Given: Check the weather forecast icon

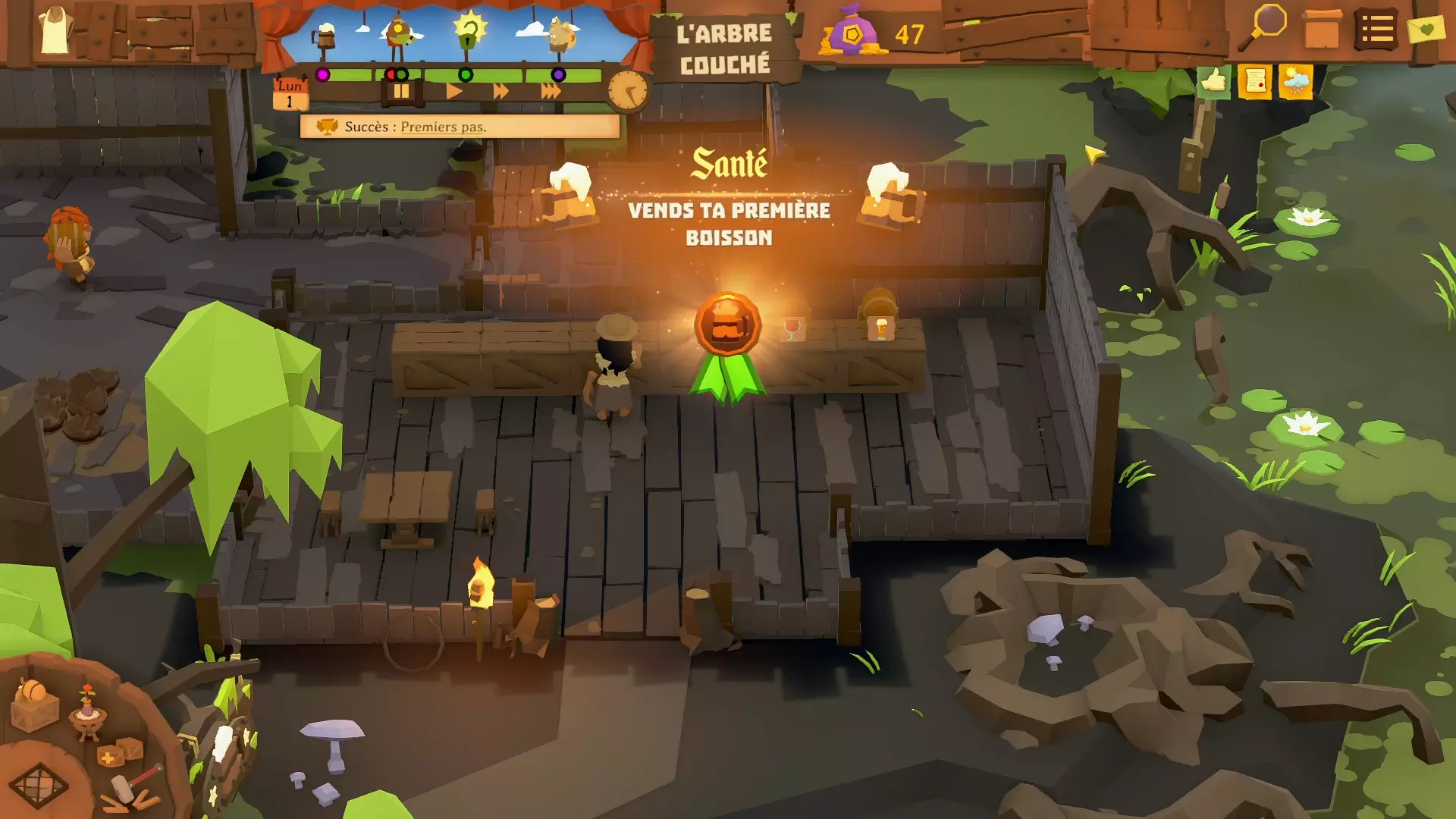Looking at the screenshot, I should 1295,80.
